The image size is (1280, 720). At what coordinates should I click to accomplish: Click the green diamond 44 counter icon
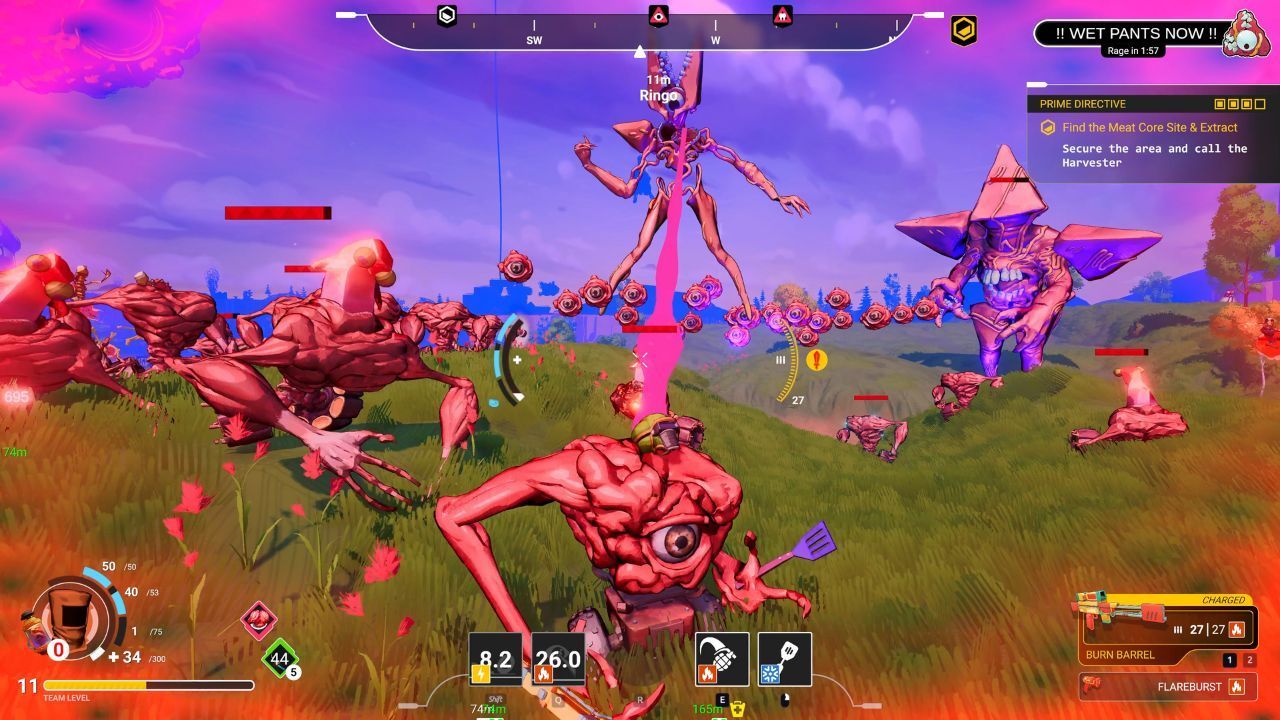280,658
